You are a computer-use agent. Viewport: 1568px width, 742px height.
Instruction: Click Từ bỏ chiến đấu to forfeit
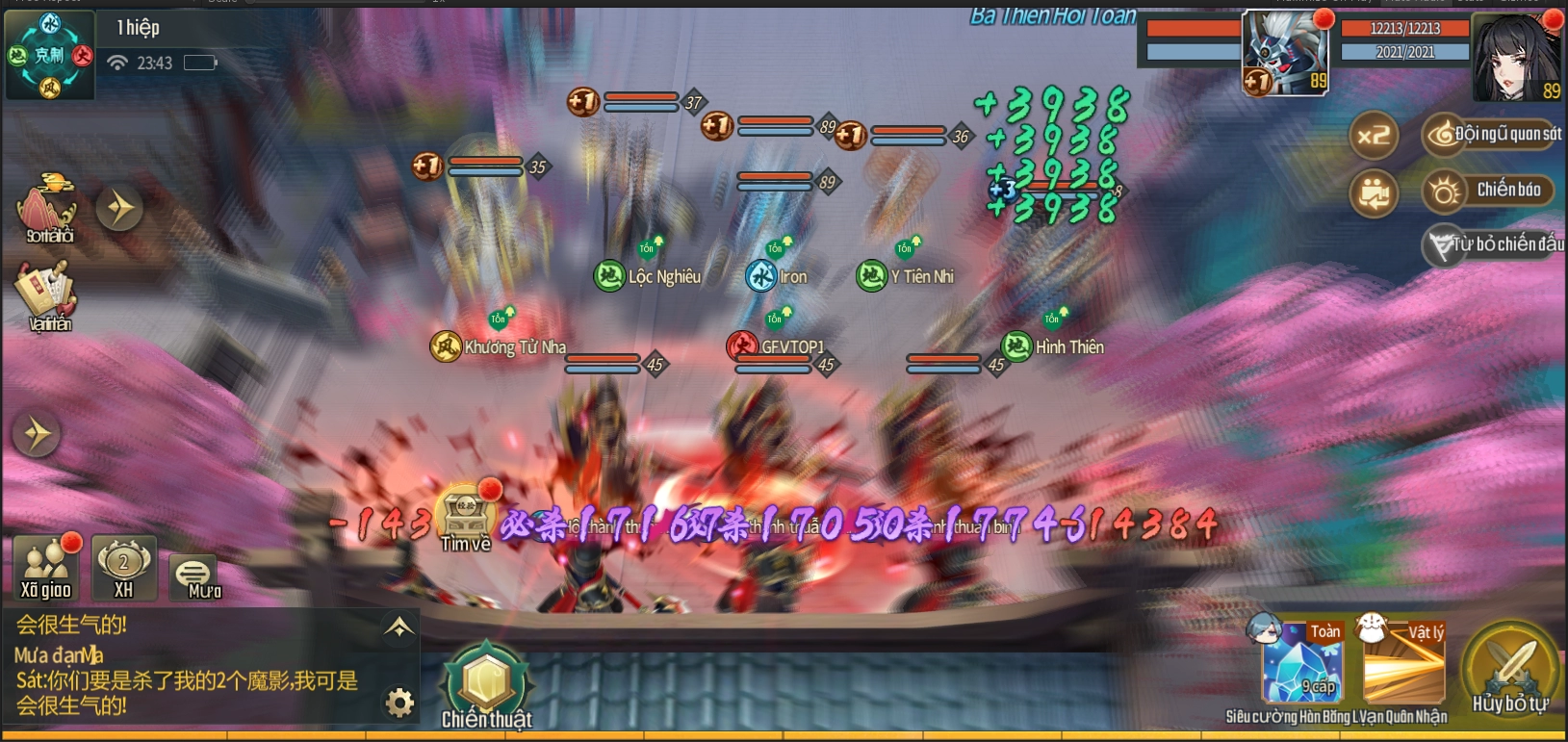[x=1495, y=244]
